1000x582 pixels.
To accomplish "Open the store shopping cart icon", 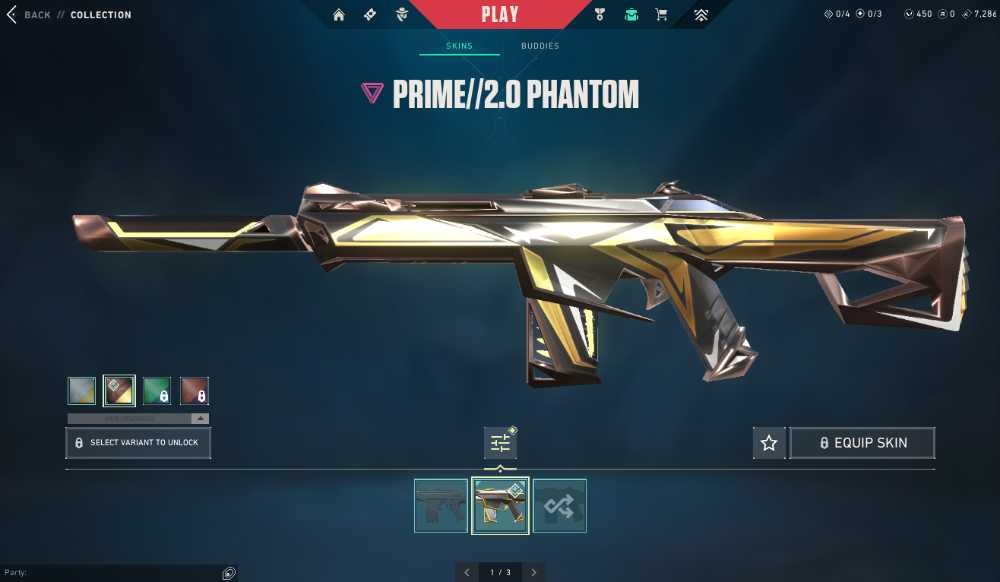I will (x=661, y=15).
